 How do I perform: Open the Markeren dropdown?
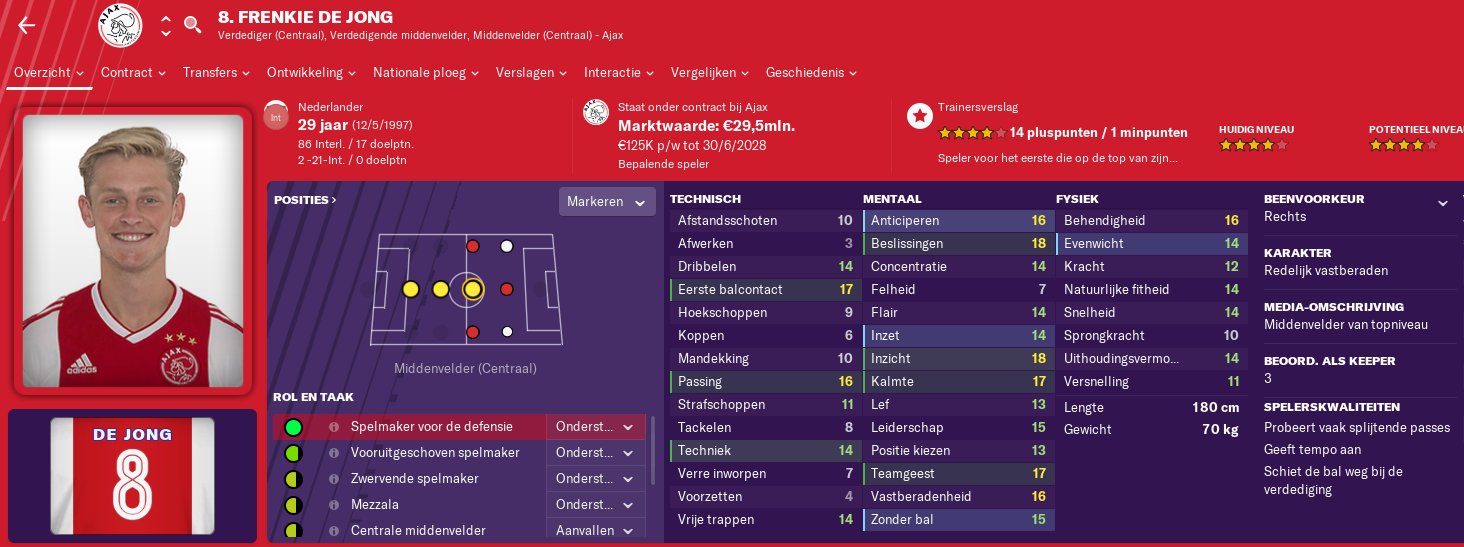(607, 202)
